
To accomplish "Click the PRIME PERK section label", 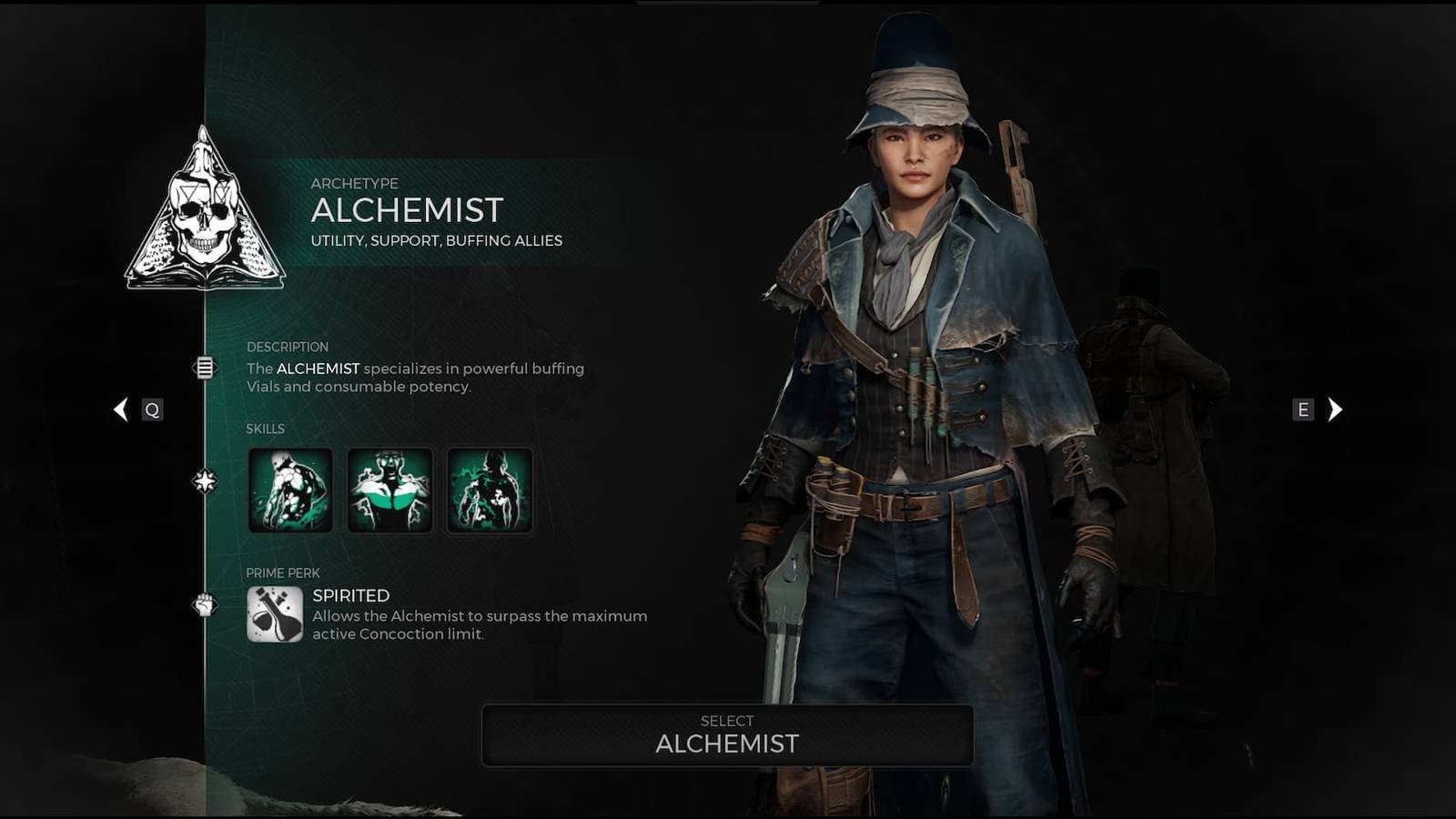I will point(283,573).
